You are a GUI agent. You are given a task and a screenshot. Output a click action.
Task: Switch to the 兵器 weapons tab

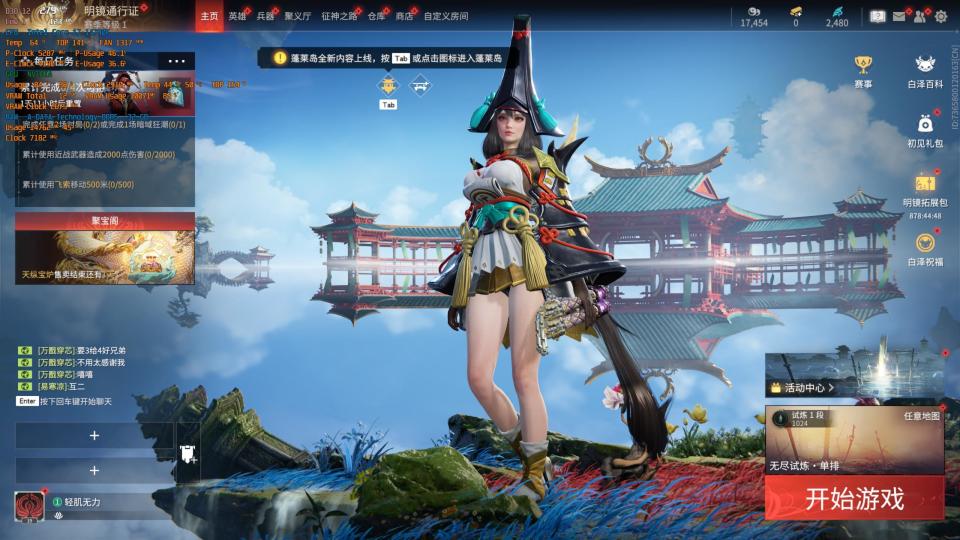pyautogui.click(x=265, y=16)
